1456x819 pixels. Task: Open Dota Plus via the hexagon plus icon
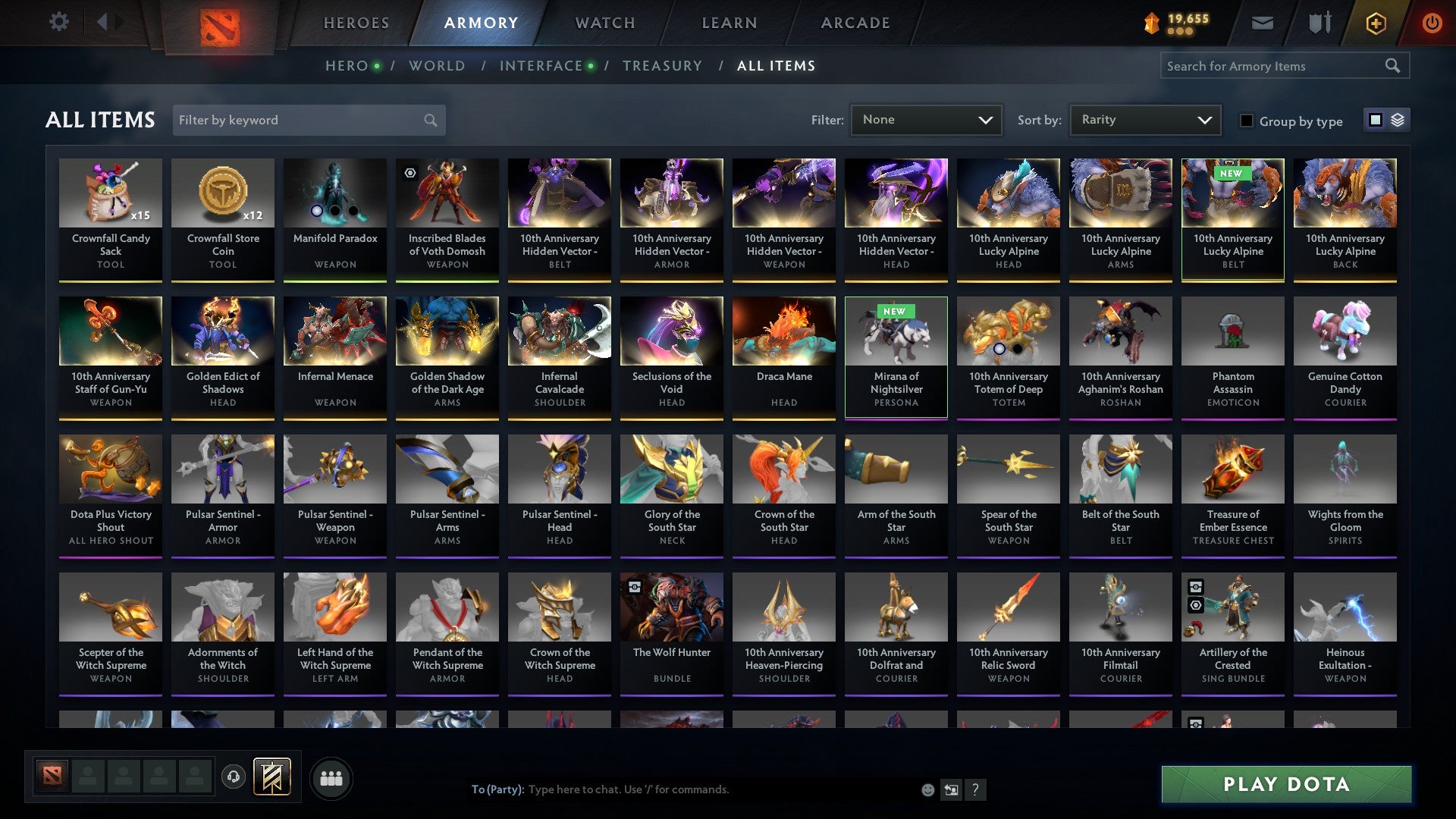(x=1376, y=23)
